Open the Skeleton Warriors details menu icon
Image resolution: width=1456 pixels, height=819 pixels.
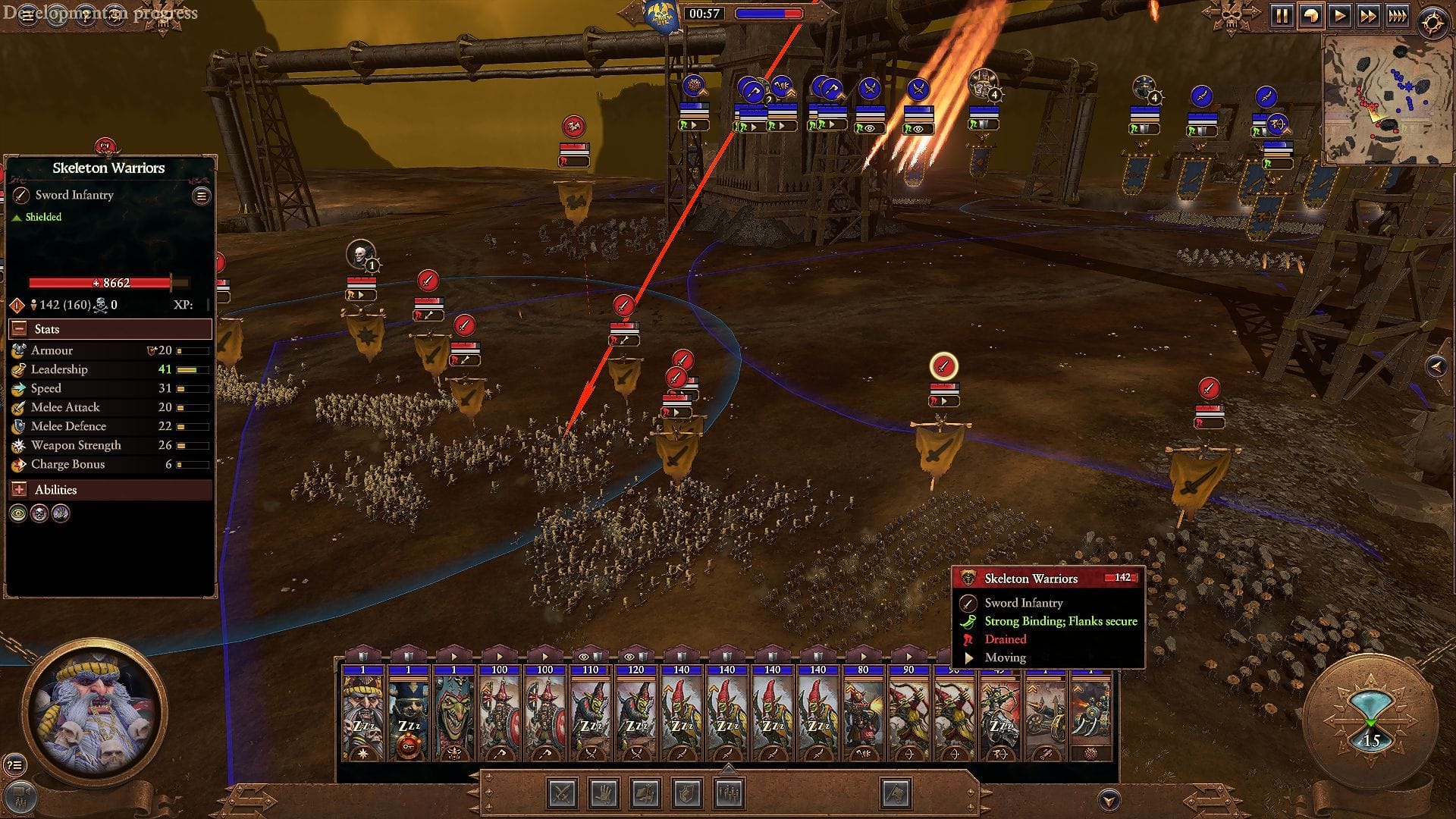point(200,195)
